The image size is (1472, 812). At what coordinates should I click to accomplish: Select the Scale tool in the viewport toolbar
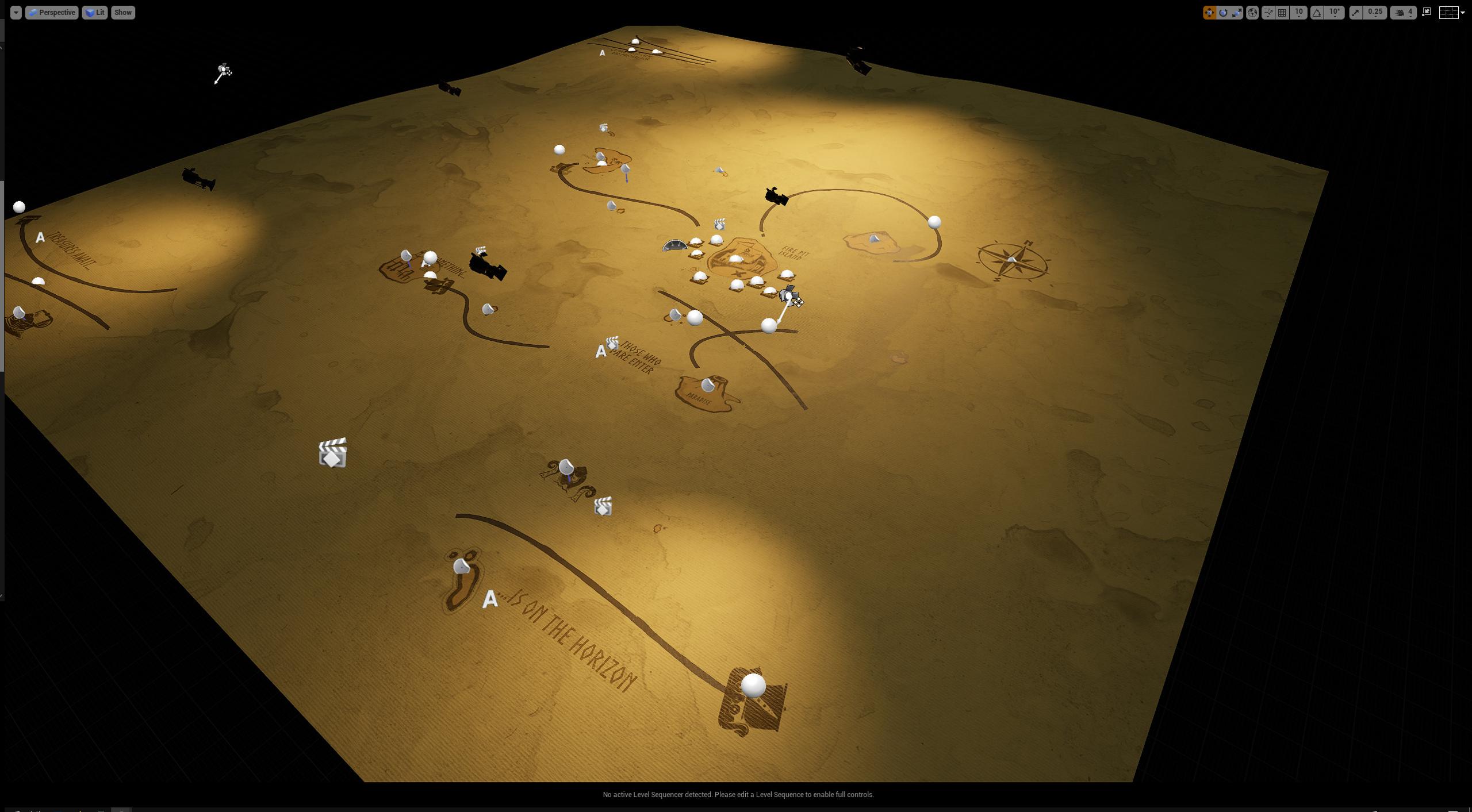(1237, 13)
